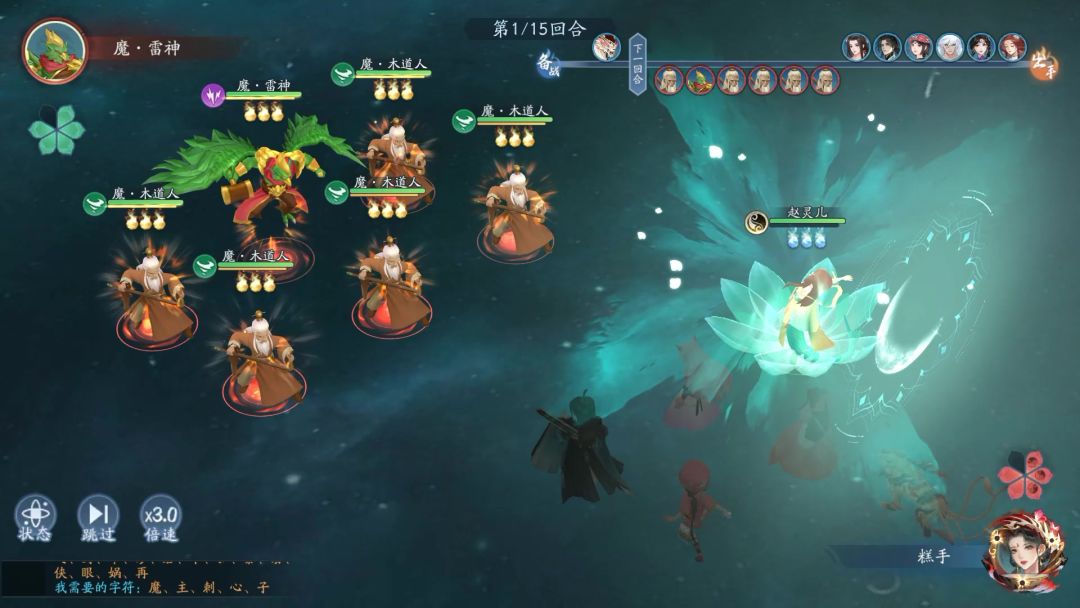Viewport: 1080px width, 608px height.
Task: Skip the battle with 跳过
Action: [x=98, y=519]
